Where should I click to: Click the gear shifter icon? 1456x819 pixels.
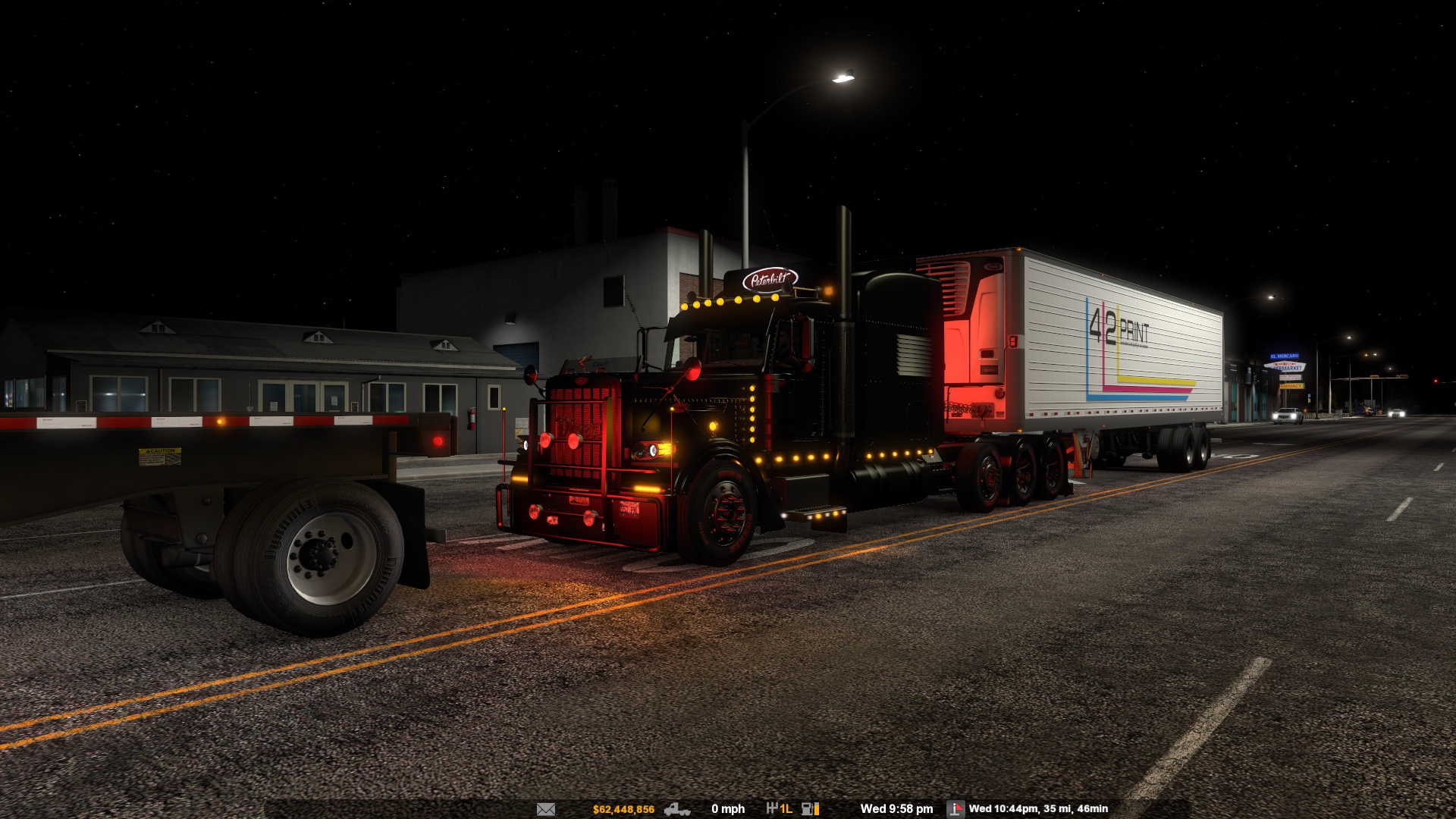[x=772, y=809]
